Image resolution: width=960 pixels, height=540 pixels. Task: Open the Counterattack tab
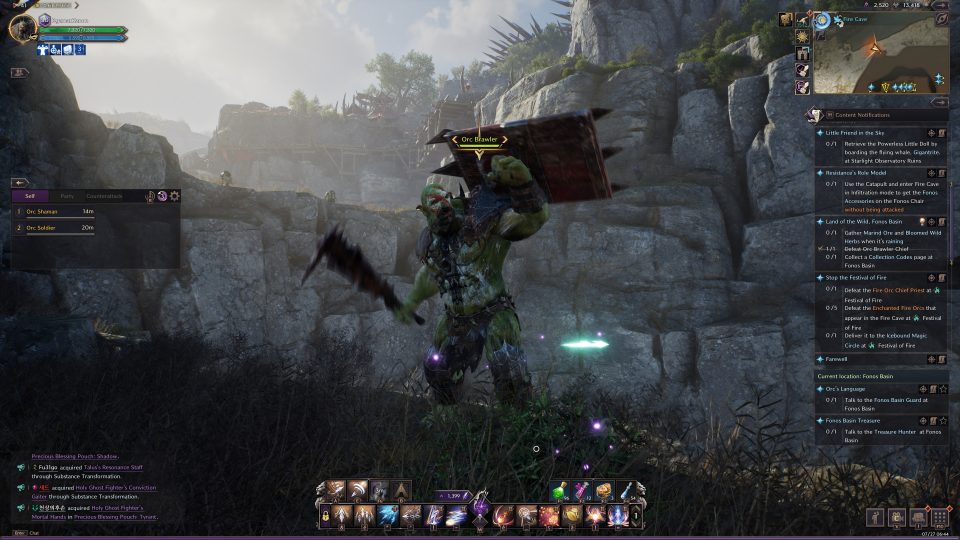[x=104, y=196]
